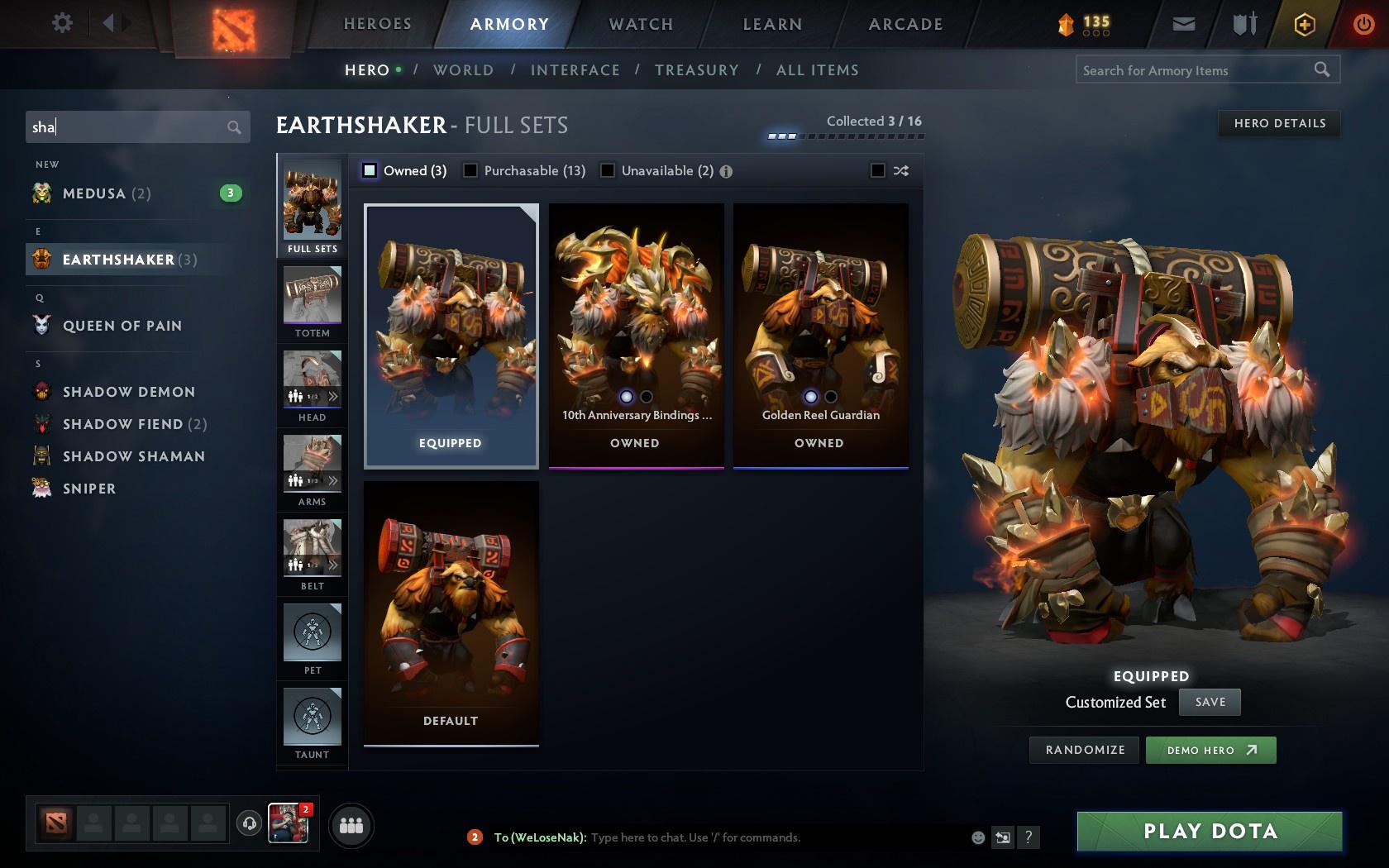This screenshot has width=1389, height=868.
Task: Select the Totem slot category
Action: (311, 300)
